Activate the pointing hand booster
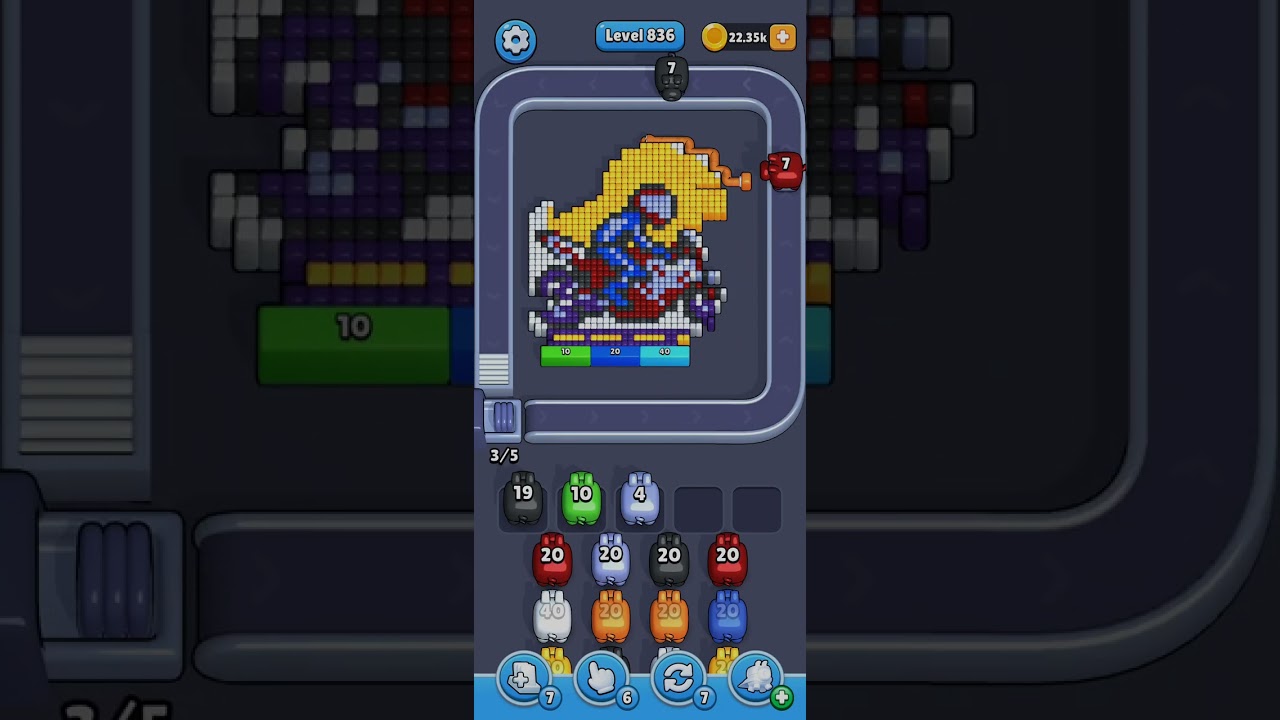This screenshot has height=720, width=1280. [601, 680]
